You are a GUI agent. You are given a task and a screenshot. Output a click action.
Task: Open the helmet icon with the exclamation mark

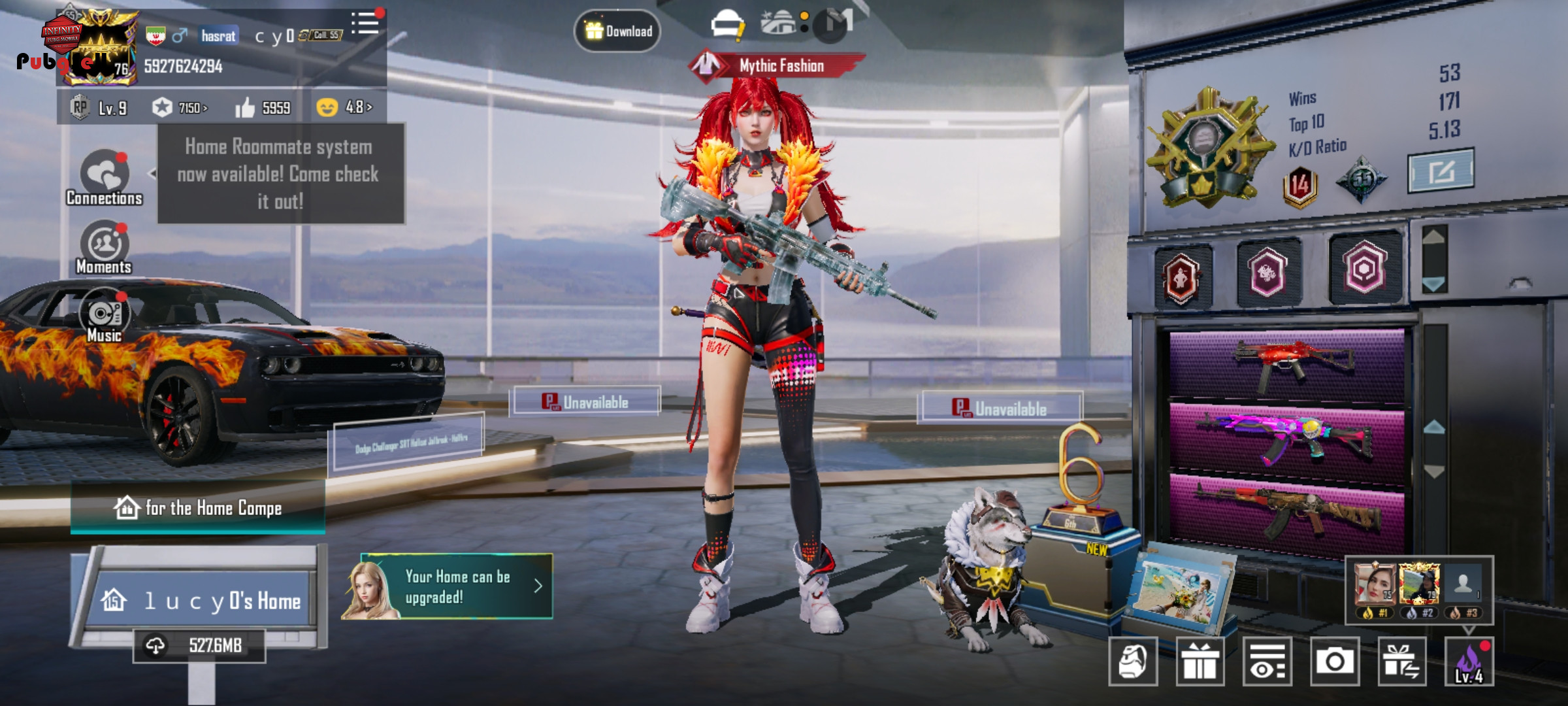[x=728, y=25]
